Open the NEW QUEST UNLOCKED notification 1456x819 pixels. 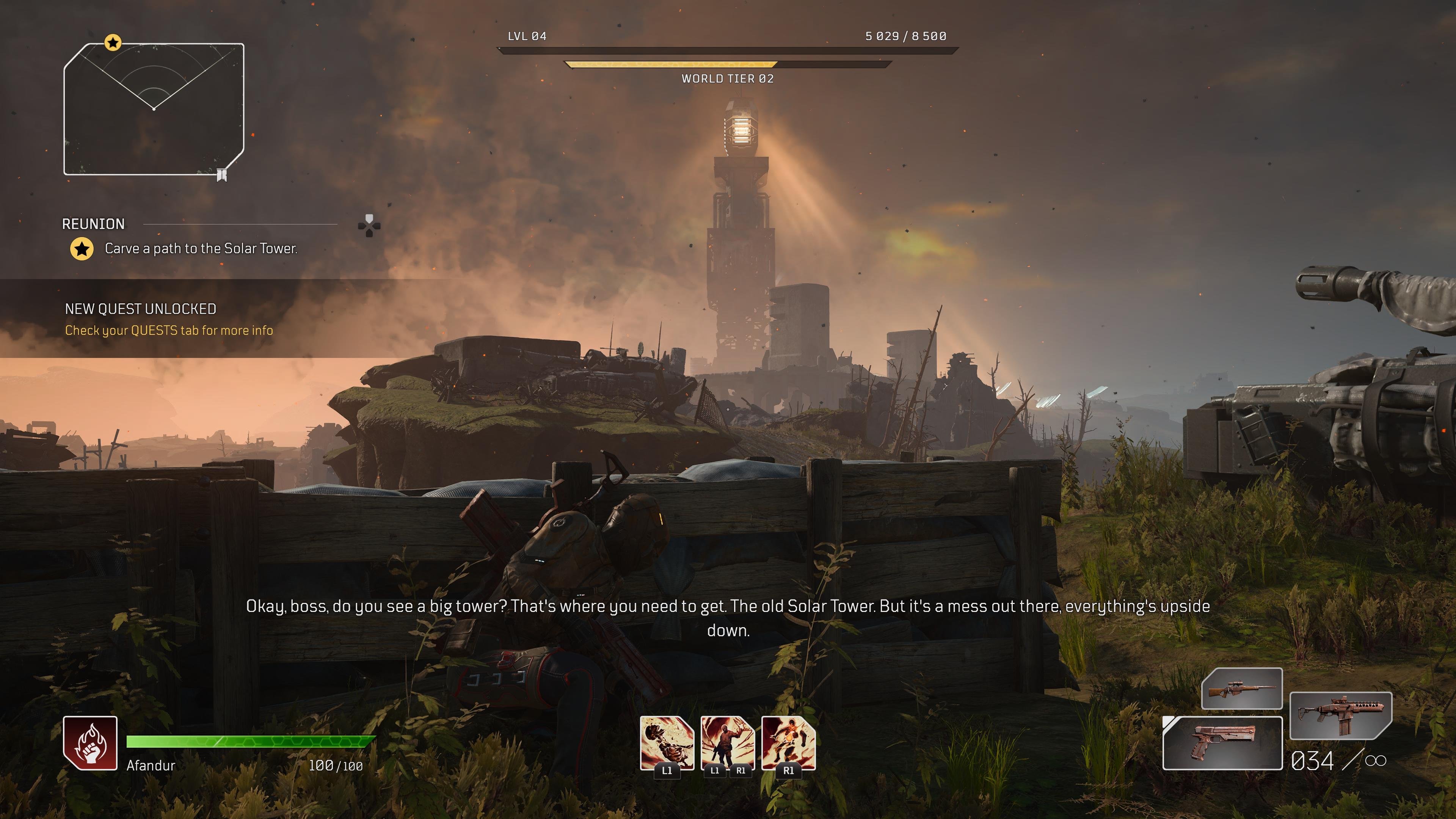[x=169, y=319]
